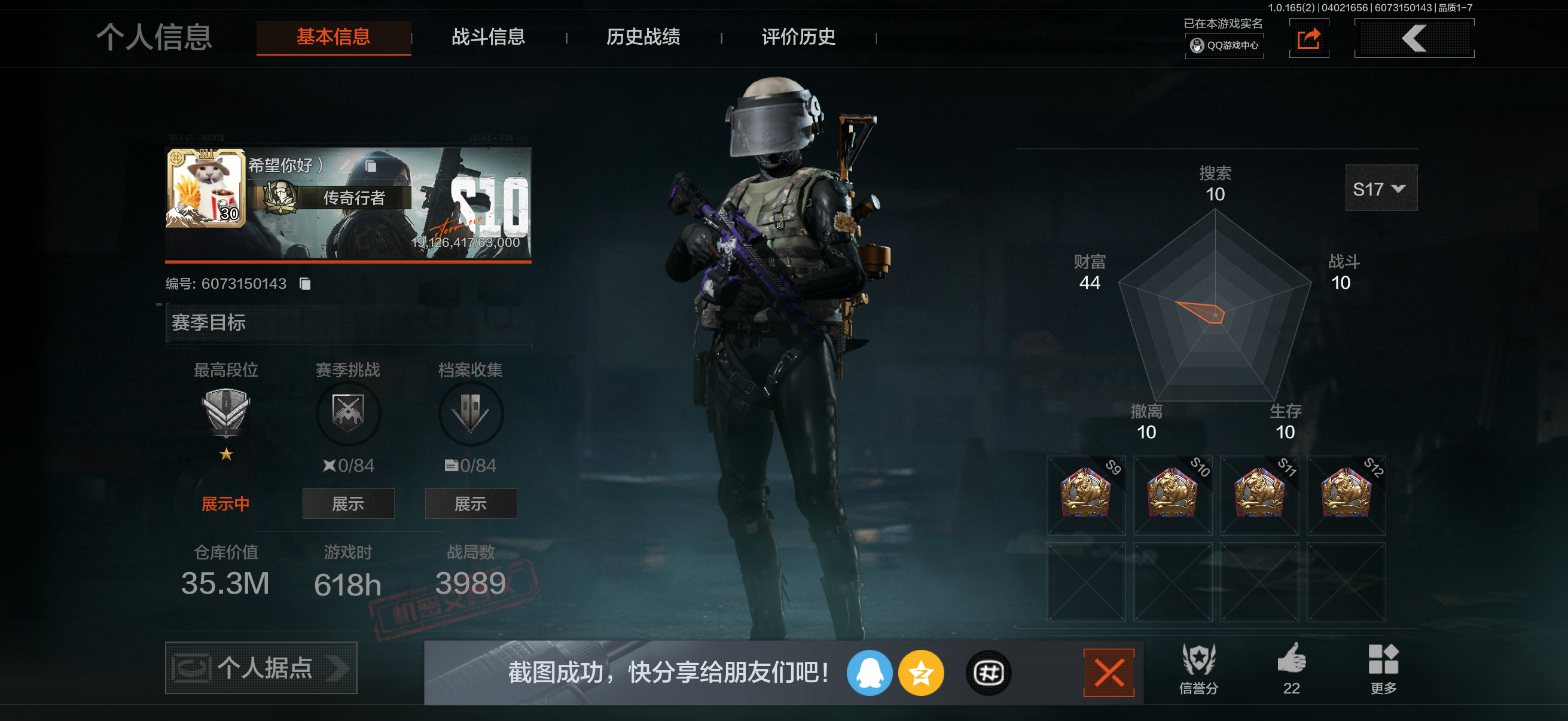Screen dimensions: 1568x721
Task: Share to Qzone via the star icon
Action: click(x=922, y=673)
